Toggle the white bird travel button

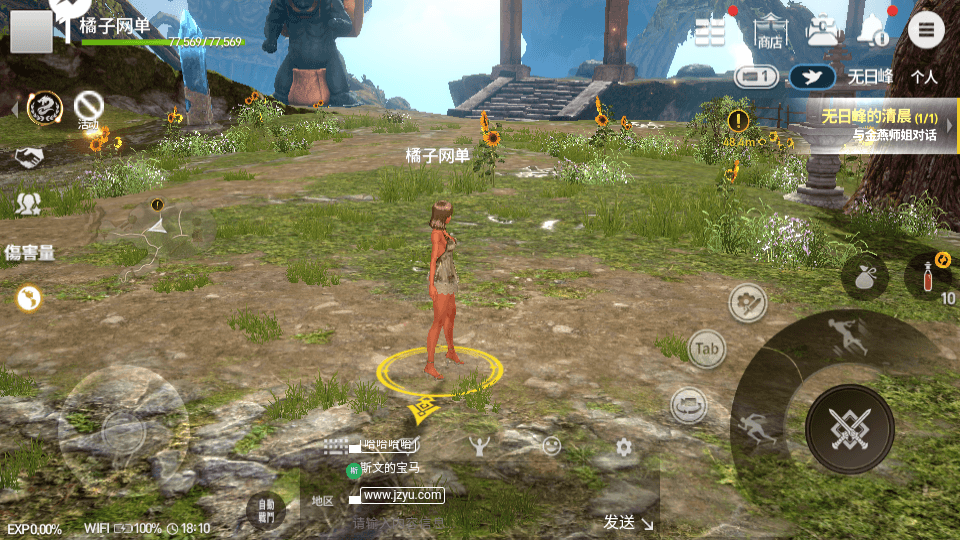[812, 77]
